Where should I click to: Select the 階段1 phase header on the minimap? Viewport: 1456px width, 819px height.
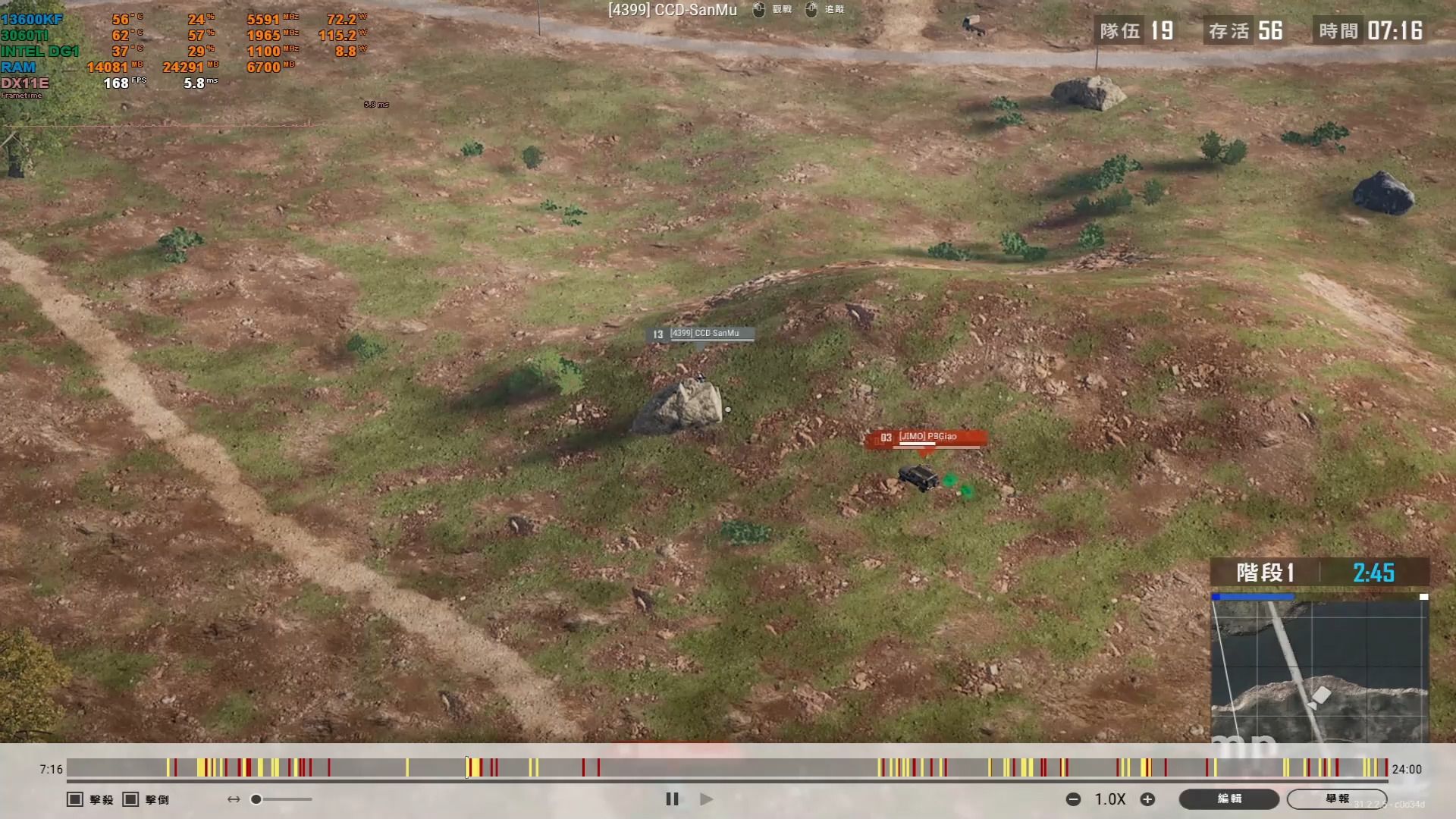pos(1265,574)
